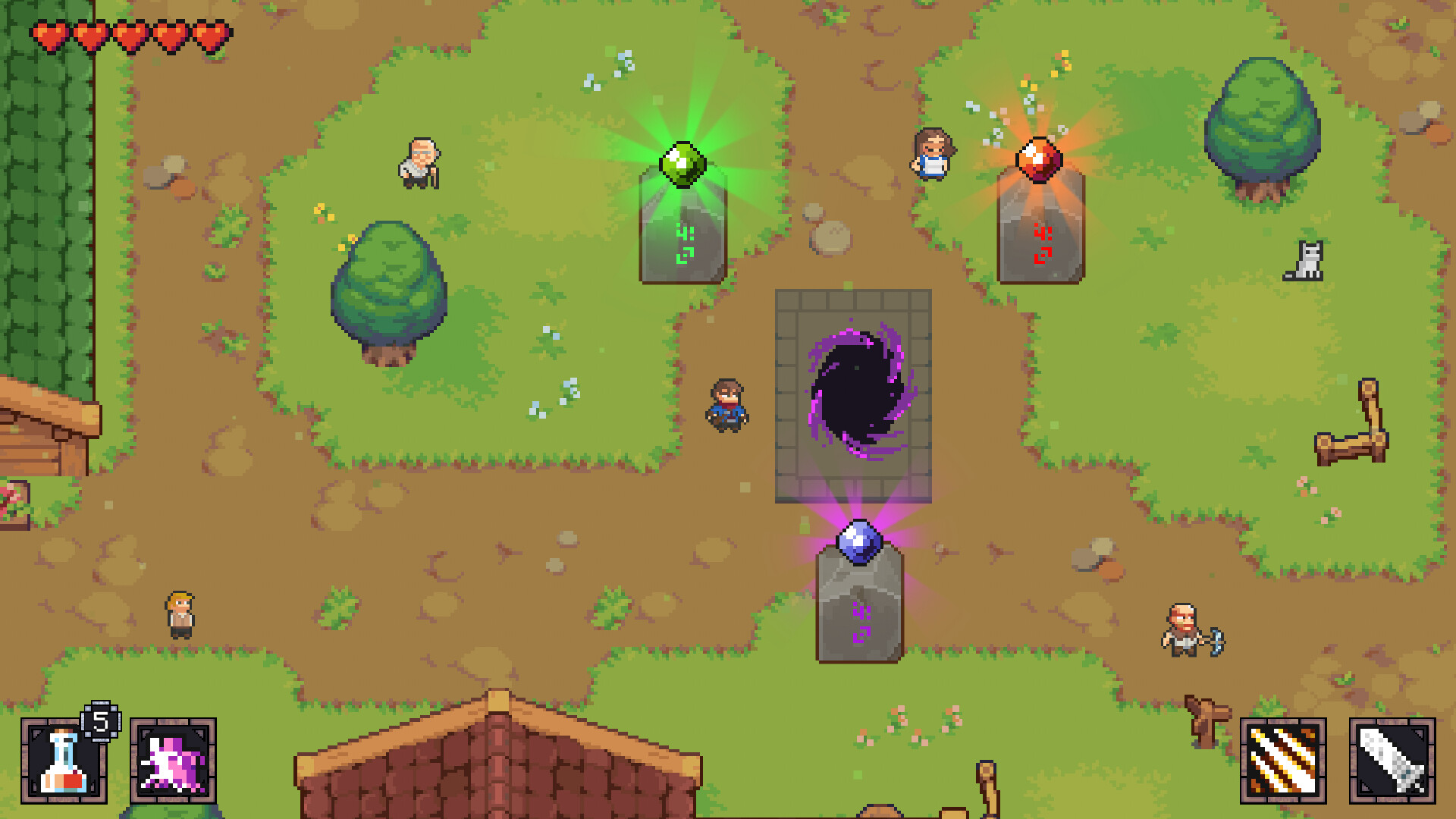The height and width of the screenshot is (819, 1456).
Task: Click the potion count badge showing 5
Action: 100,720
